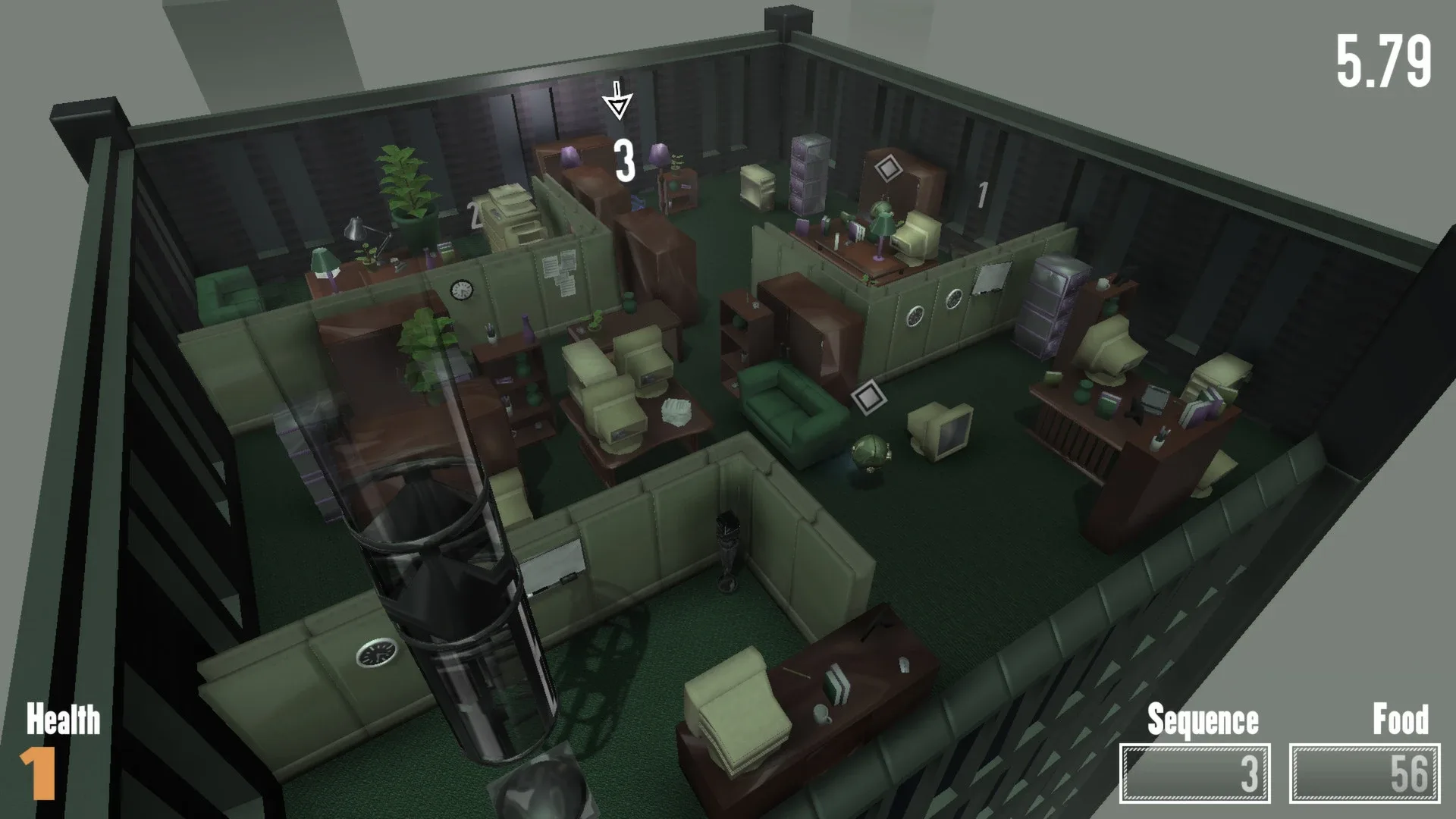The image size is (1456, 819).
Task: Click the diamond marker on the green carpet
Action: (867, 396)
